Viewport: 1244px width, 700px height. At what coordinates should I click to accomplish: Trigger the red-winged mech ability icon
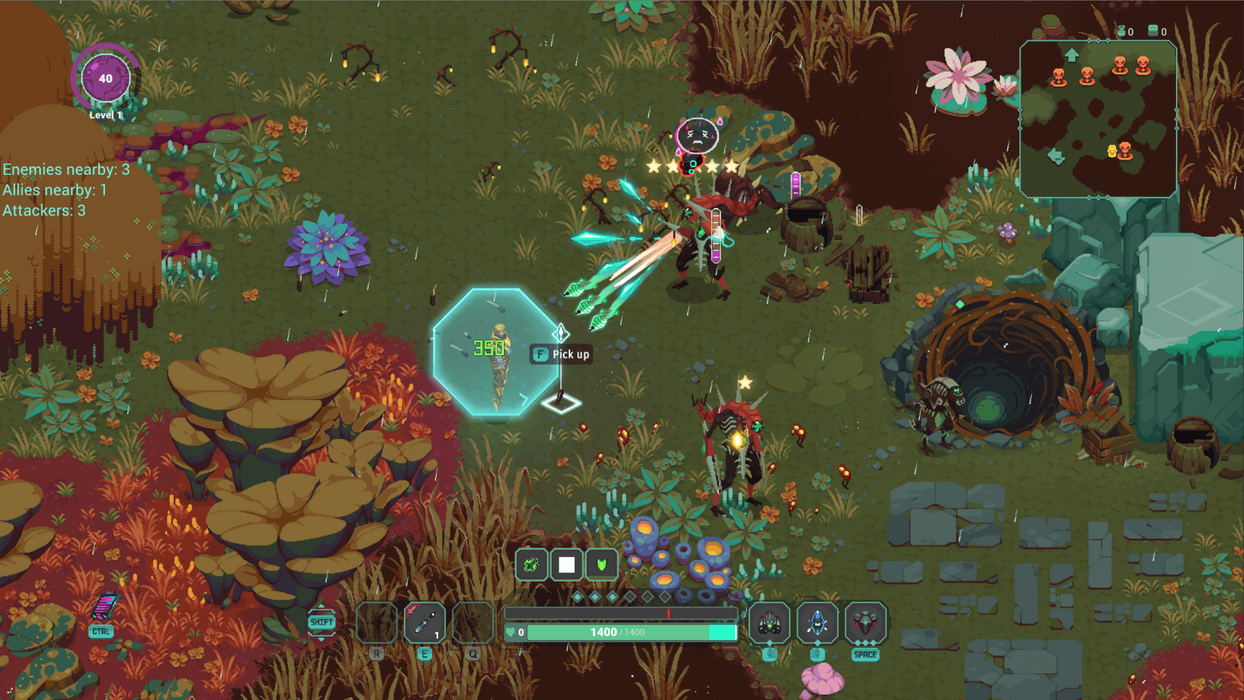coord(865,622)
